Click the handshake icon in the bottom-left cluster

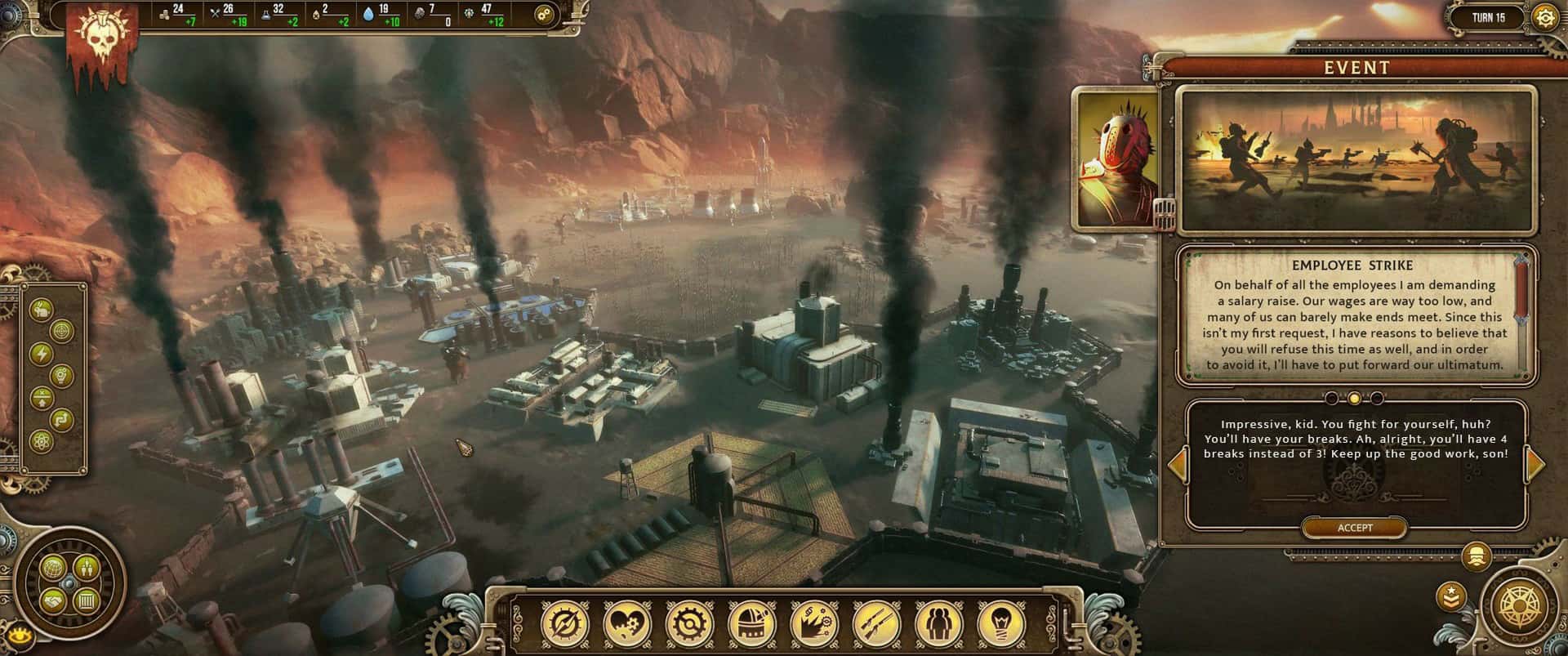click(x=52, y=600)
